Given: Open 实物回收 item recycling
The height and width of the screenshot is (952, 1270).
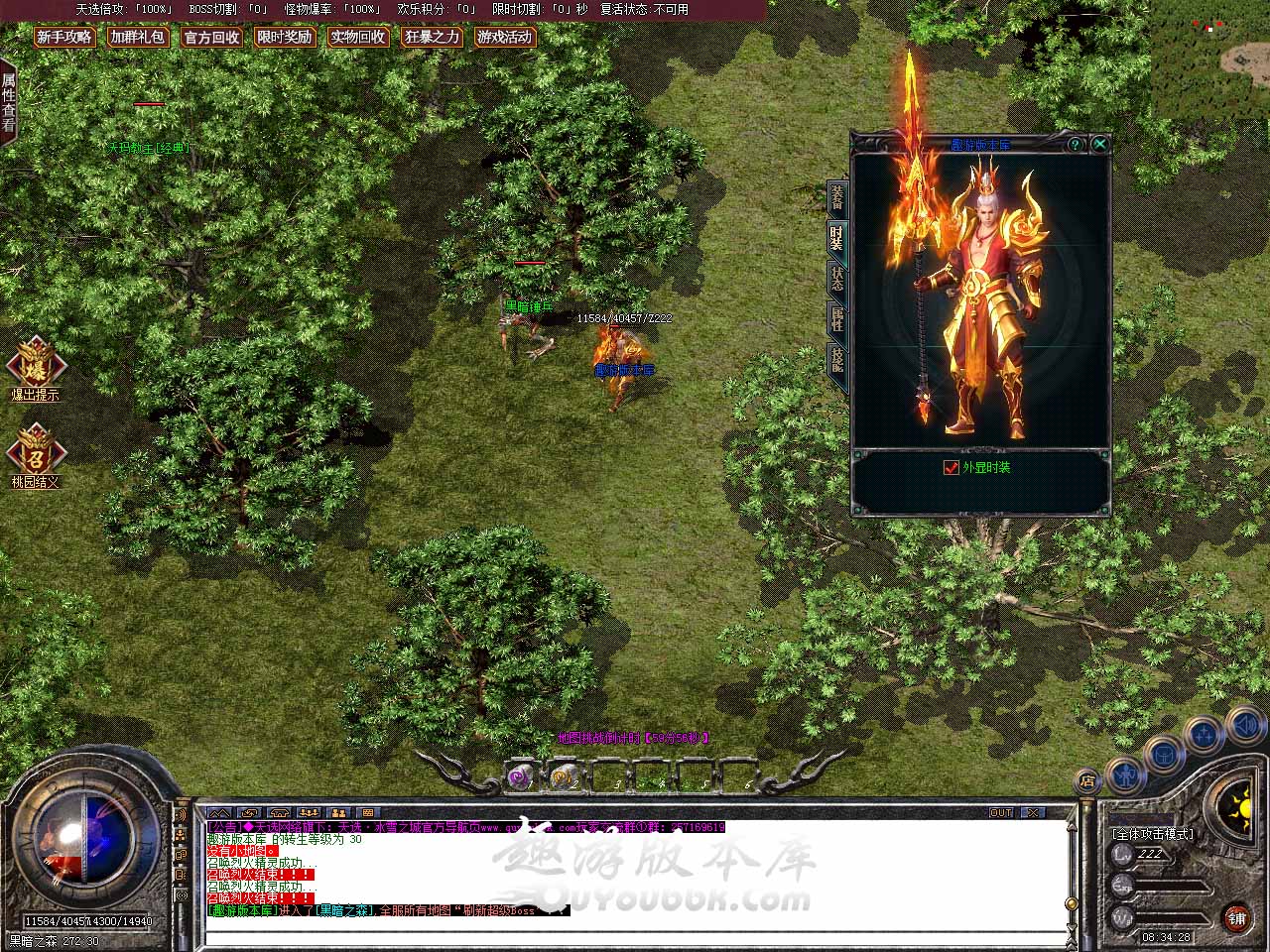Looking at the screenshot, I should [358, 38].
